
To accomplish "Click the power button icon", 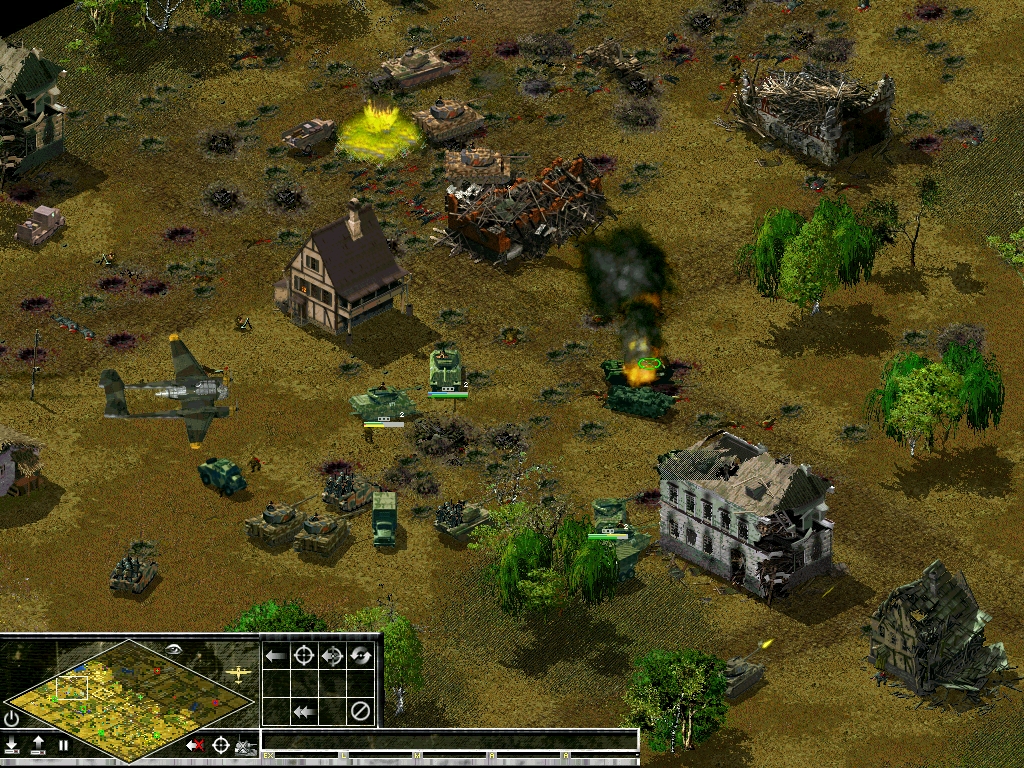I will point(12,717).
